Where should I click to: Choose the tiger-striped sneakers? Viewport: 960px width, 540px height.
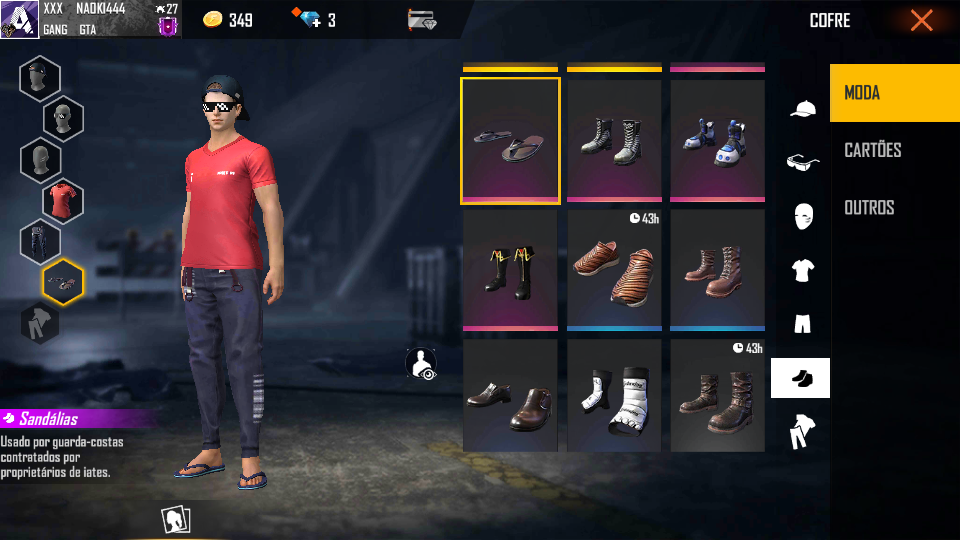[614, 270]
